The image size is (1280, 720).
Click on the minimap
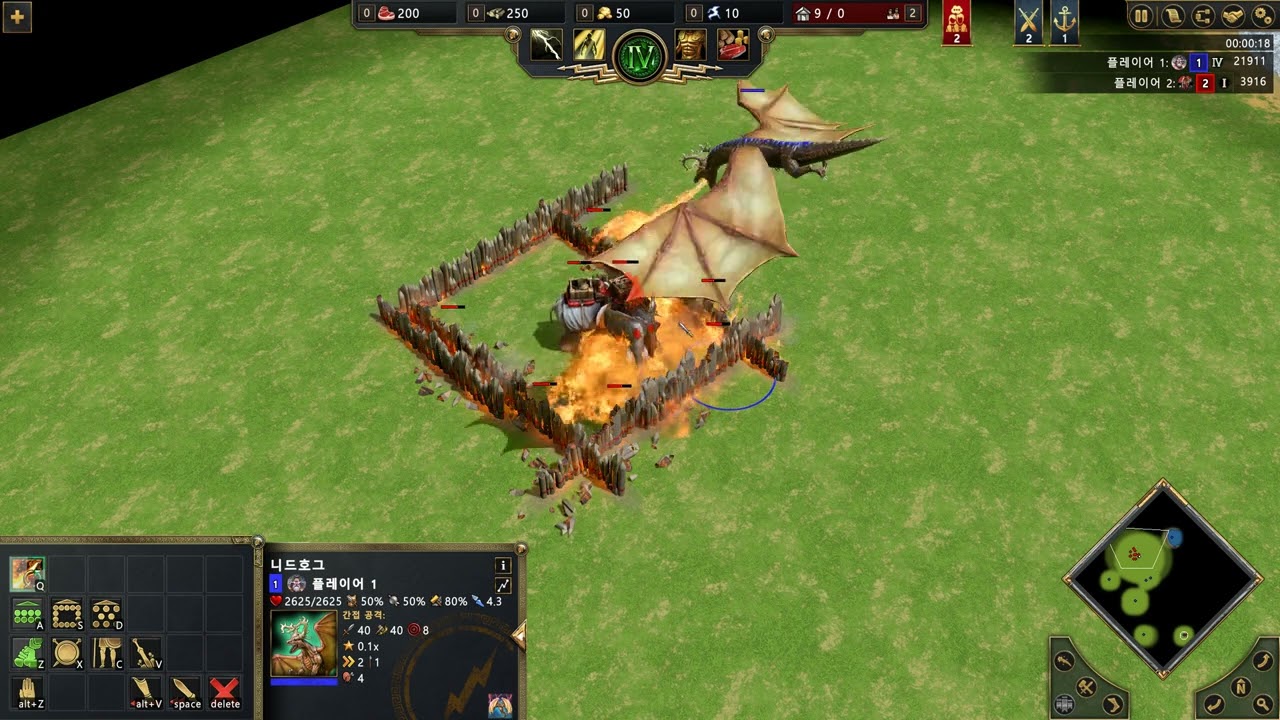click(1161, 580)
